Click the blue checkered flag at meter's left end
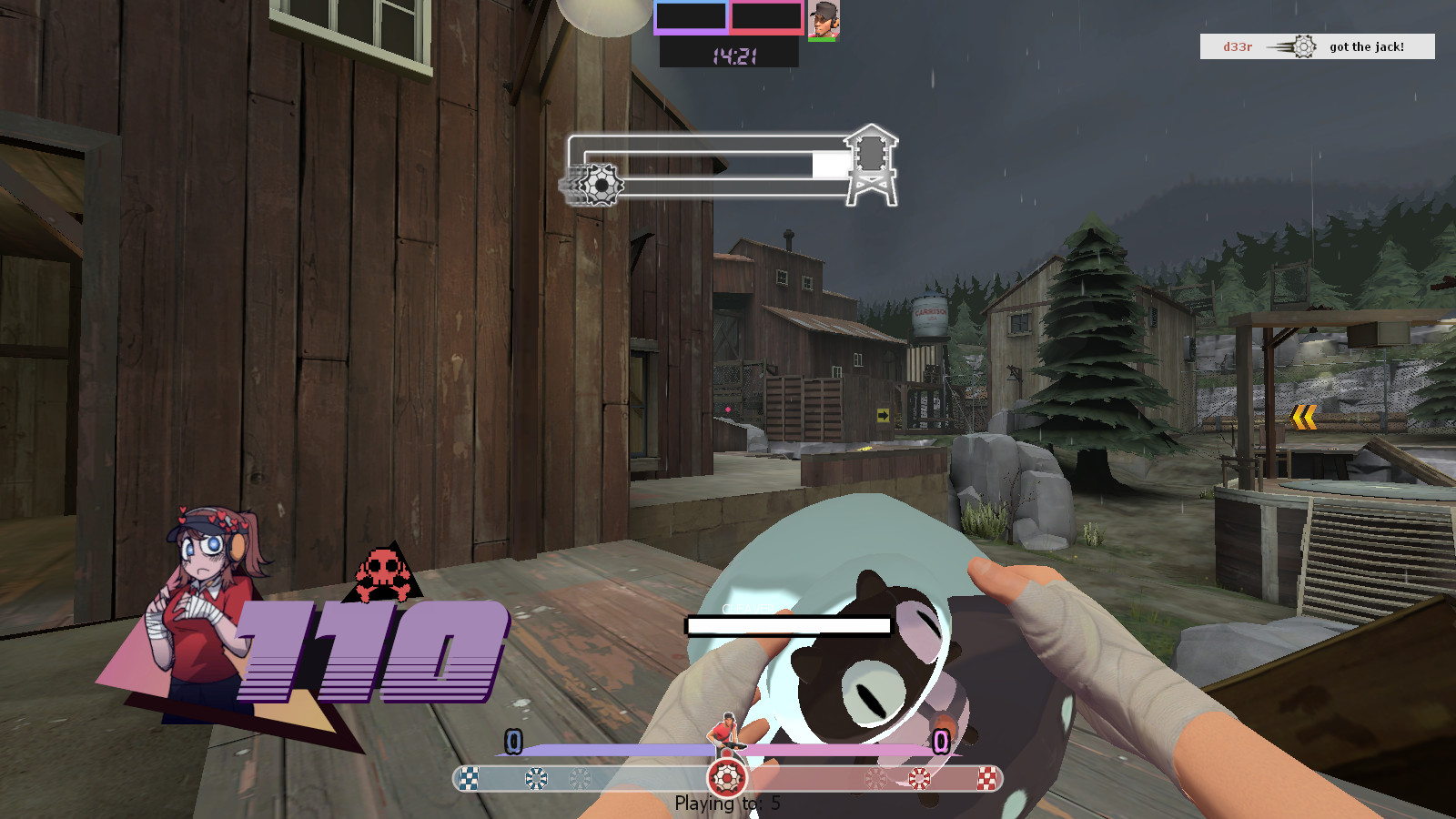1456x819 pixels. [468, 777]
